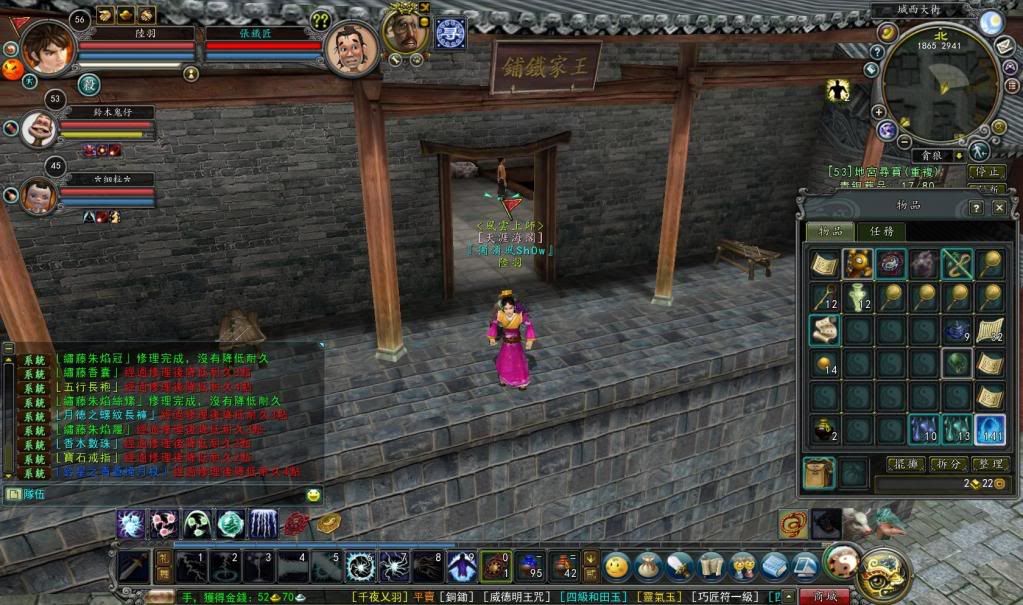Click the target portrait of 張鐵匠

(350, 47)
